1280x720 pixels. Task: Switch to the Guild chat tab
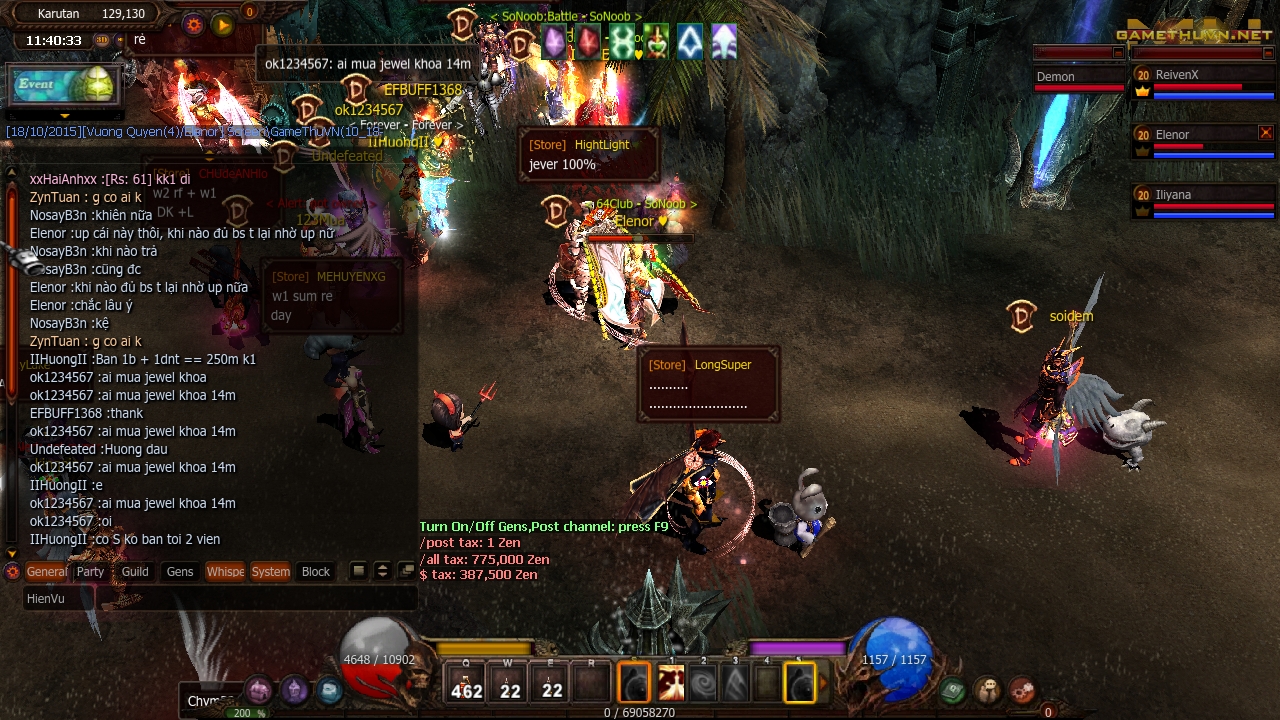pyautogui.click(x=135, y=572)
